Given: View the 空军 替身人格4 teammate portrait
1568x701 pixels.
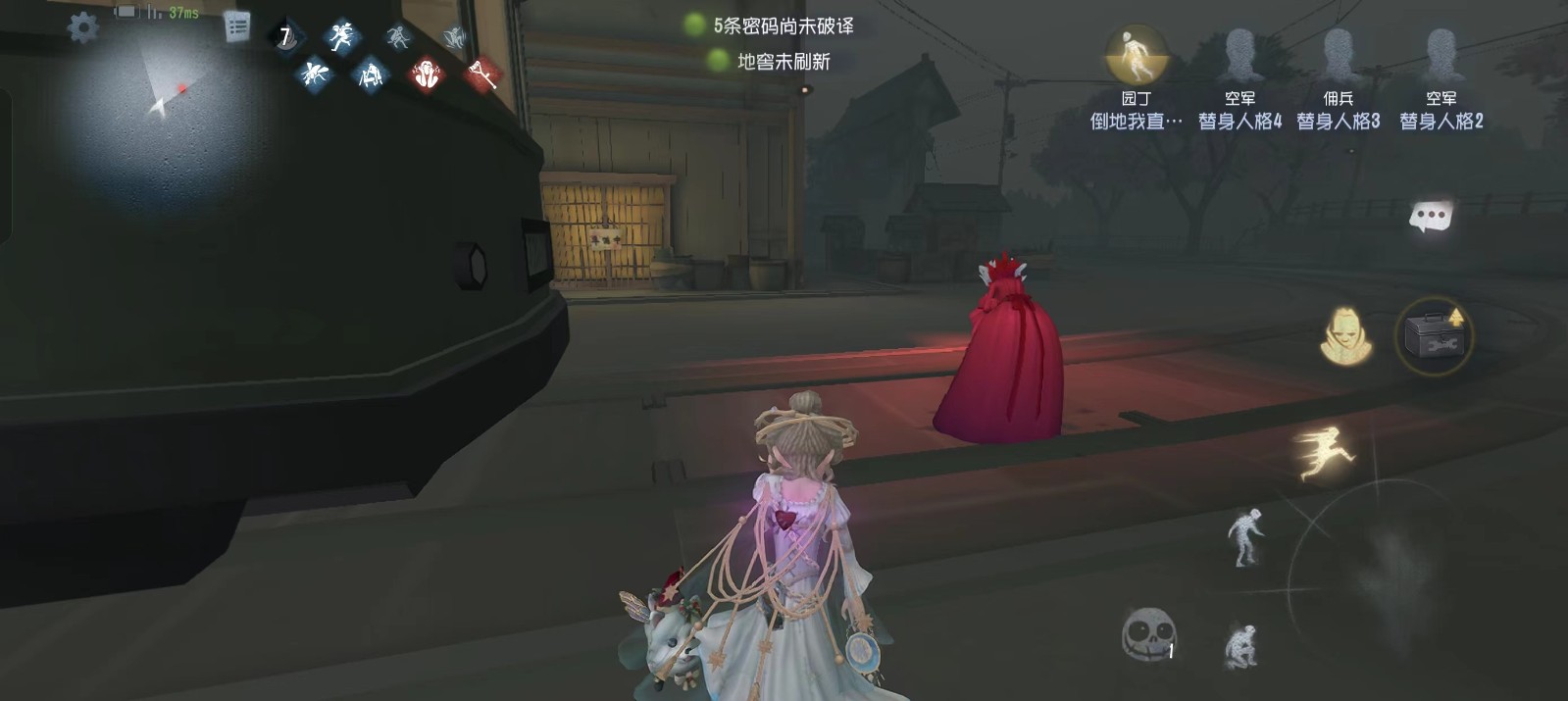Looking at the screenshot, I should (1239, 56).
